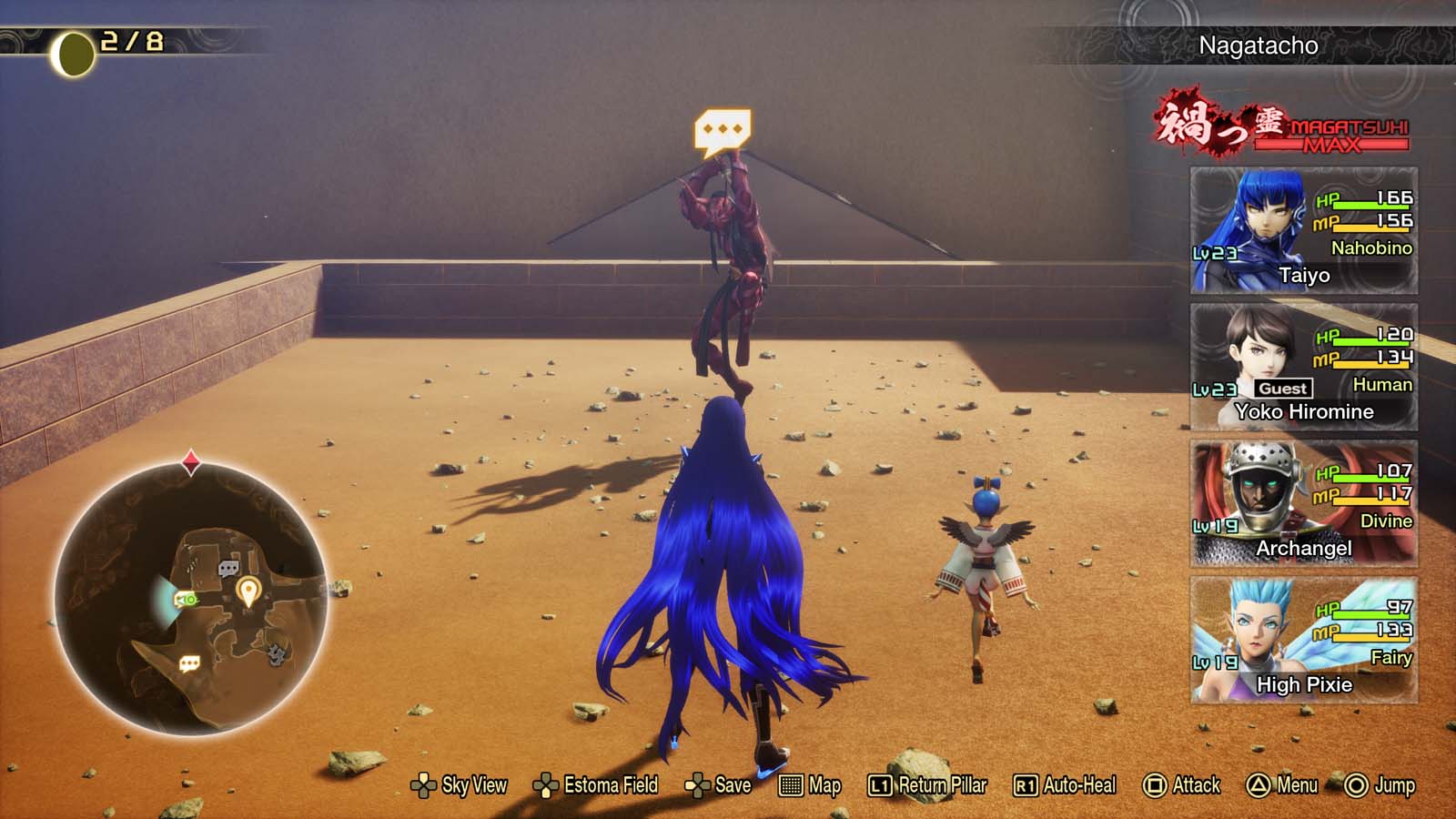Toggle the Guest tag on Yoko Hiromine
This screenshot has height=819, width=1456.
pyautogui.click(x=1284, y=388)
